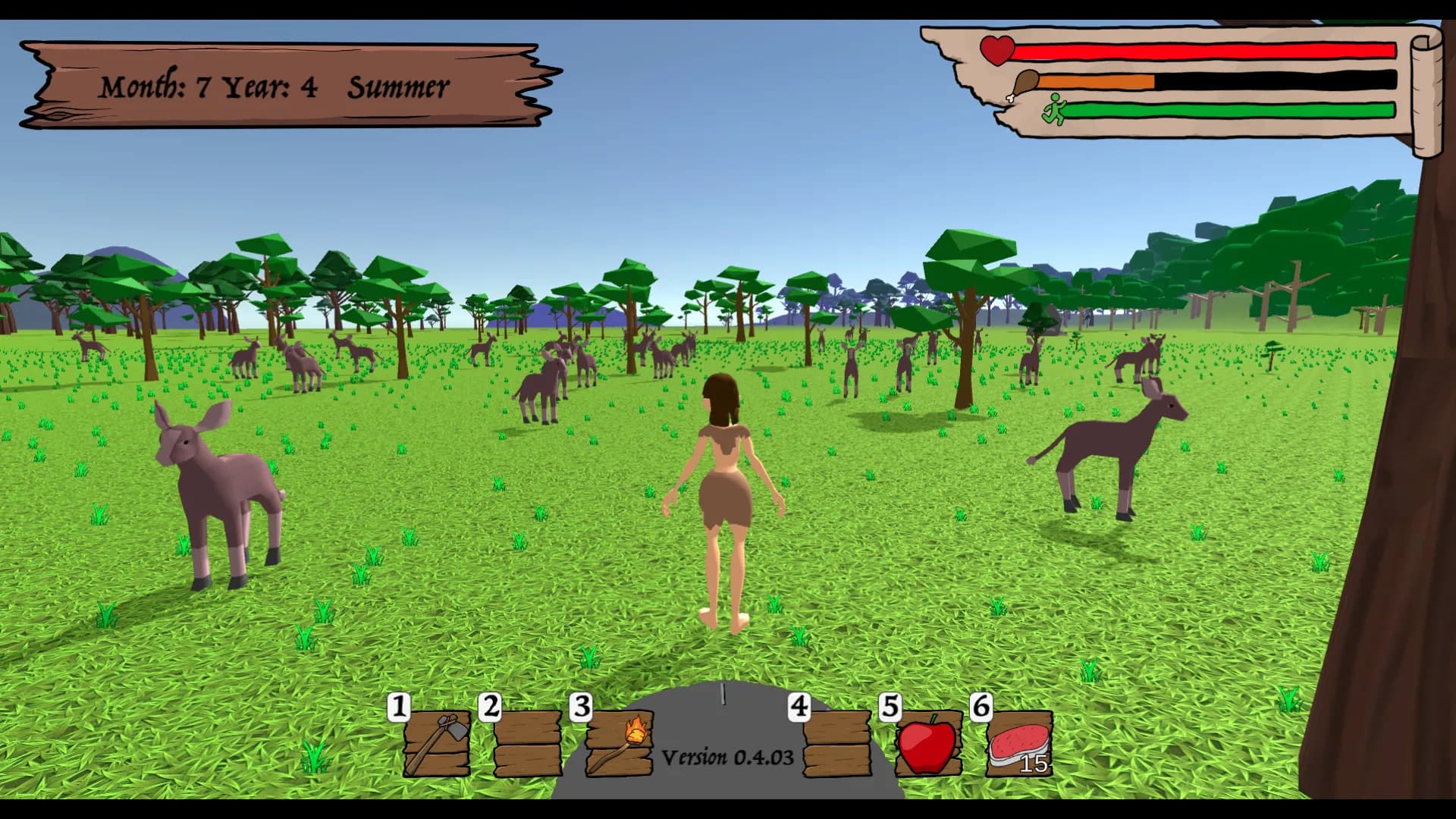Viewport: 1456px width, 819px height.
Task: Click the Summer season label
Action: (397, 86)
